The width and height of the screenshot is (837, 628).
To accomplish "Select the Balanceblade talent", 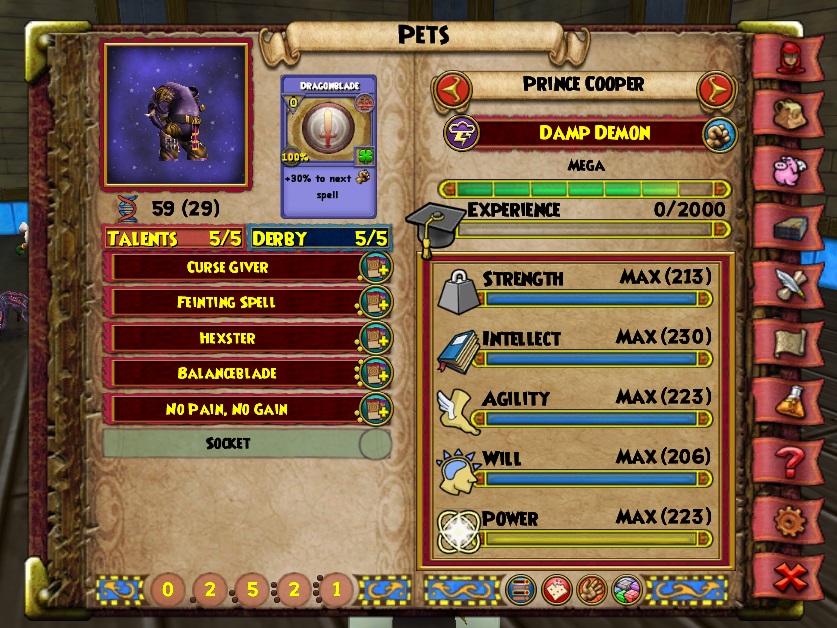I will click(x=228, y=373).
